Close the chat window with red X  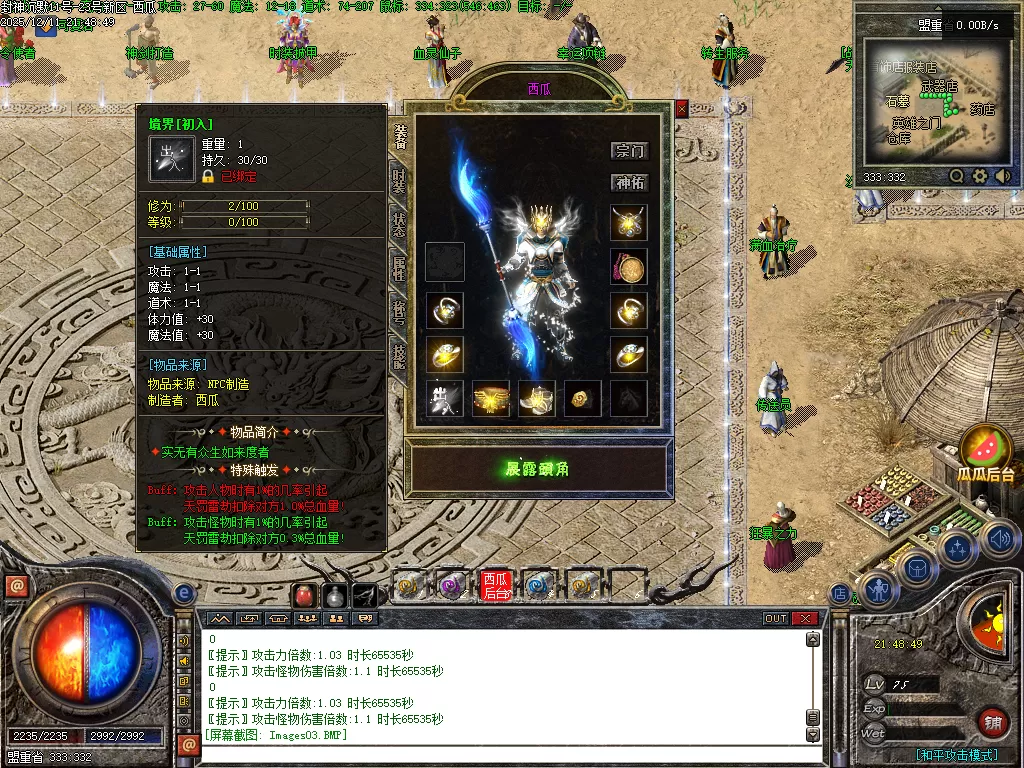805,618
